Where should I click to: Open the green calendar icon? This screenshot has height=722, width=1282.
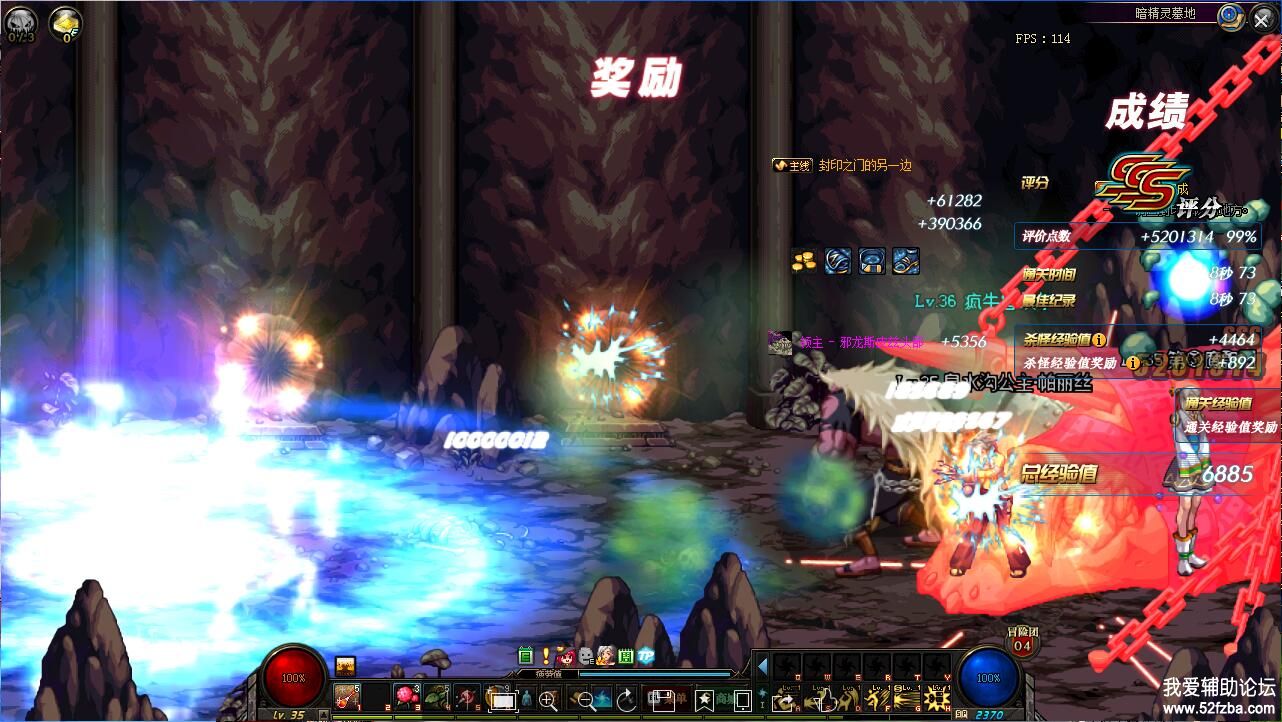coord(526,656)
